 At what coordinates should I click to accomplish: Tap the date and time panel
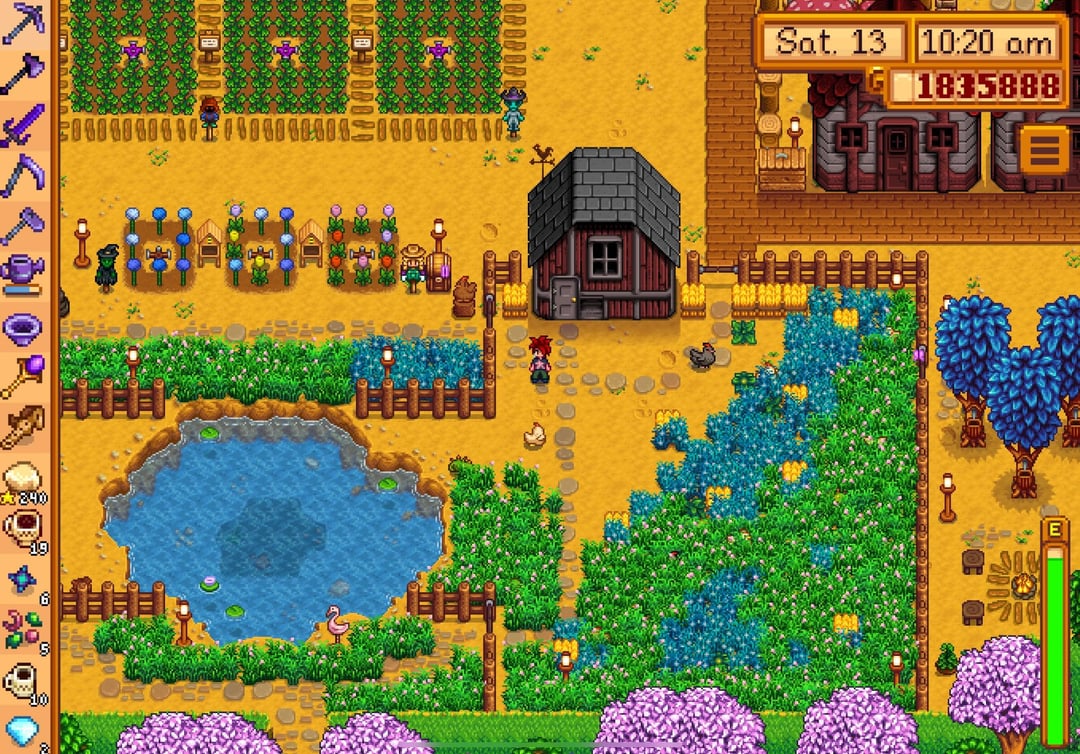point(910,42)
